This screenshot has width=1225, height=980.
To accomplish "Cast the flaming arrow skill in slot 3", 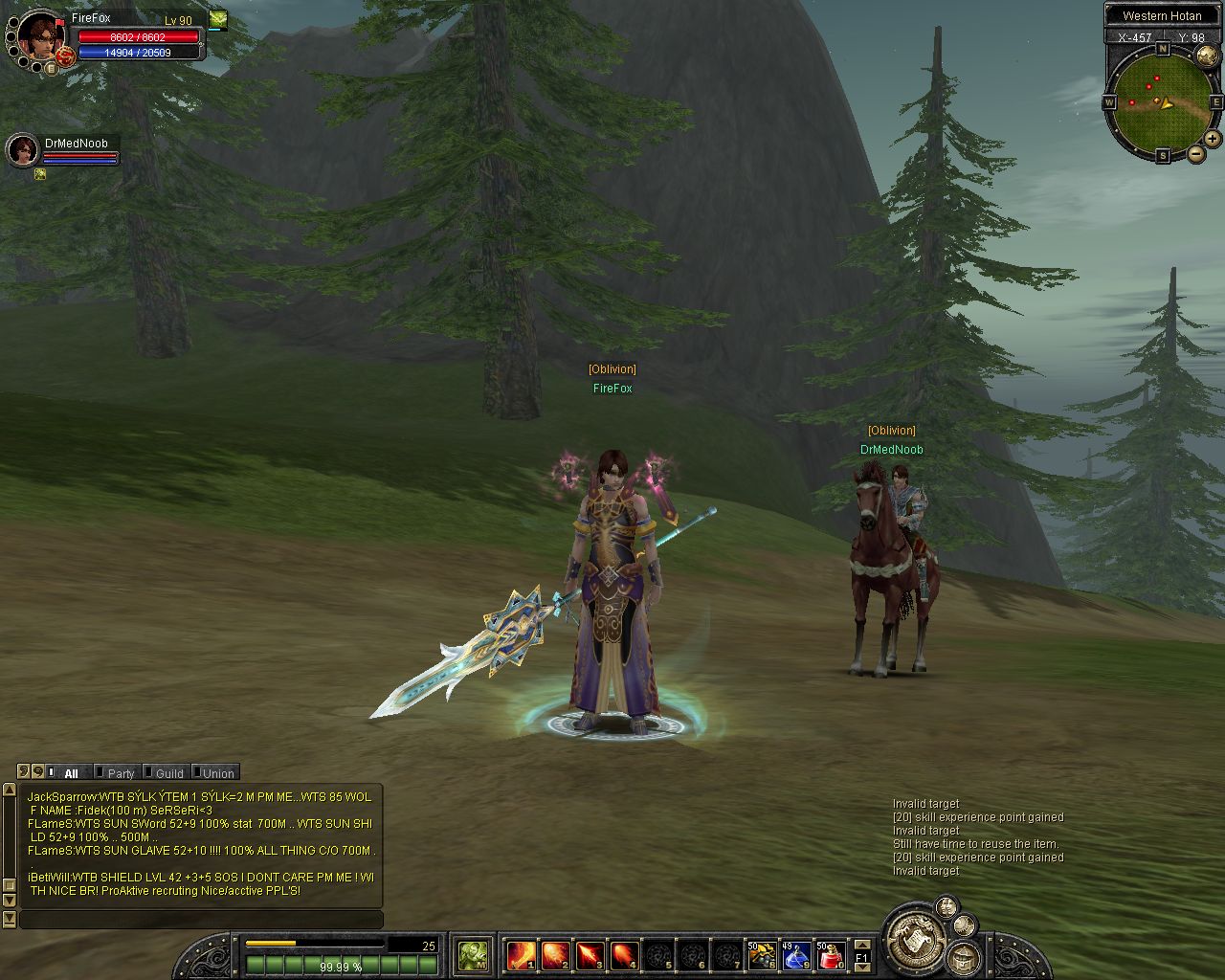I will 590,954.
